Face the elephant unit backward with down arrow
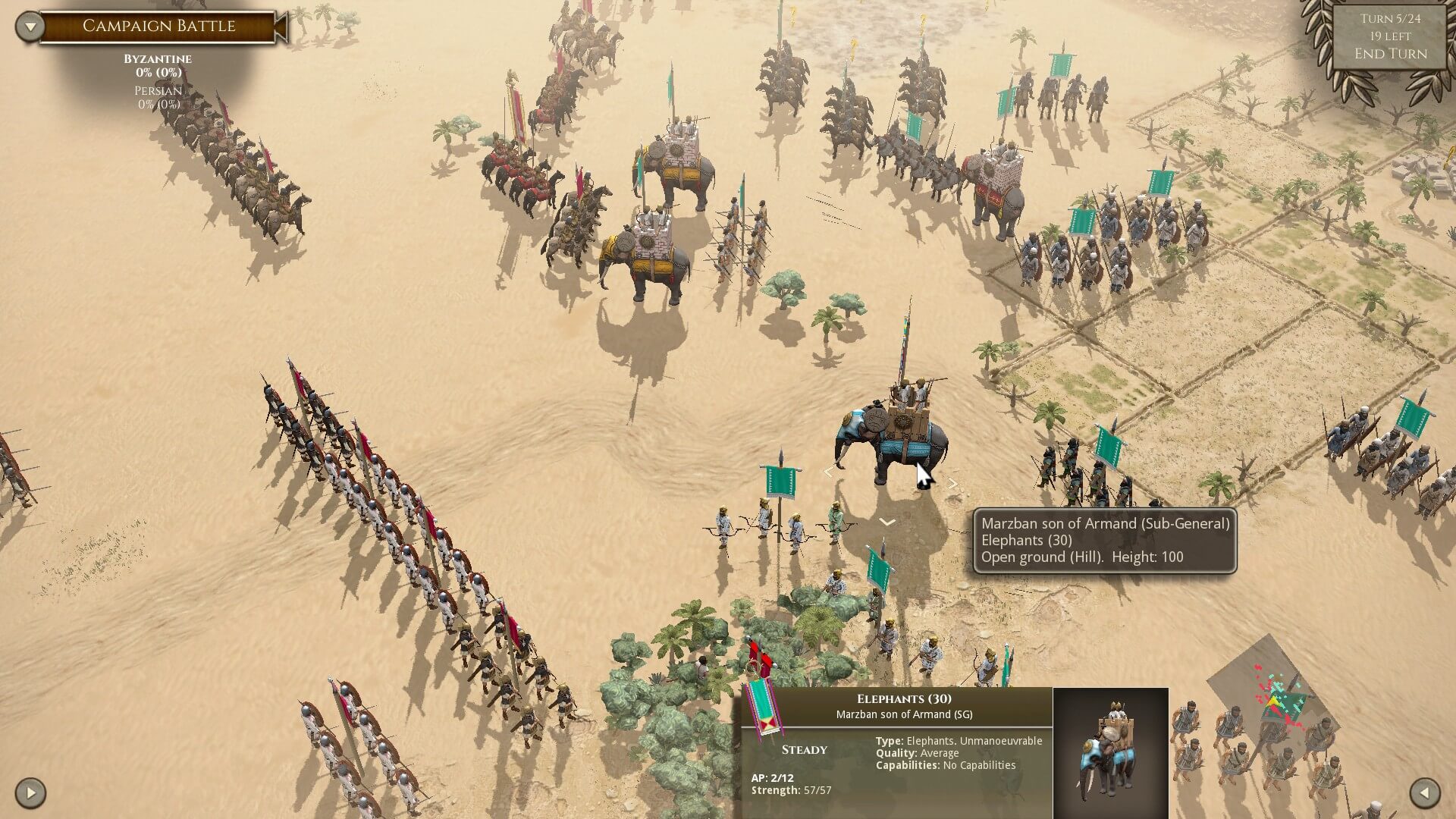Image resolution: width=1456 pixels, height=819 pixels. (x=886, y=522)
